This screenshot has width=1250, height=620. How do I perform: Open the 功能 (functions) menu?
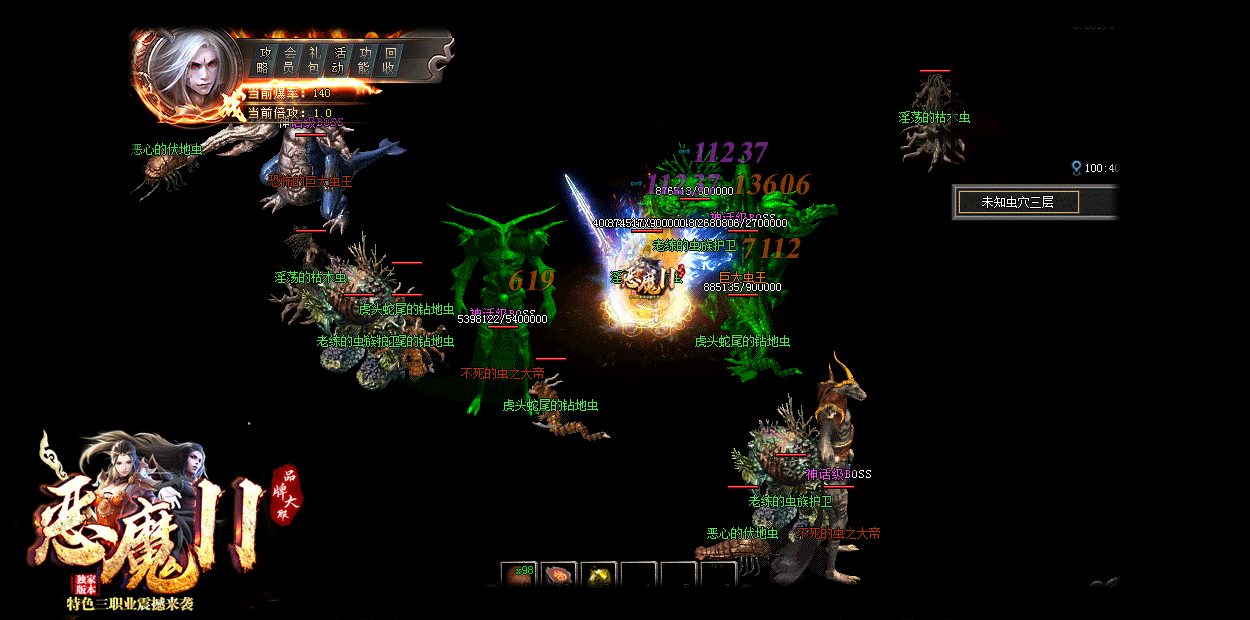tap(365, 60)
